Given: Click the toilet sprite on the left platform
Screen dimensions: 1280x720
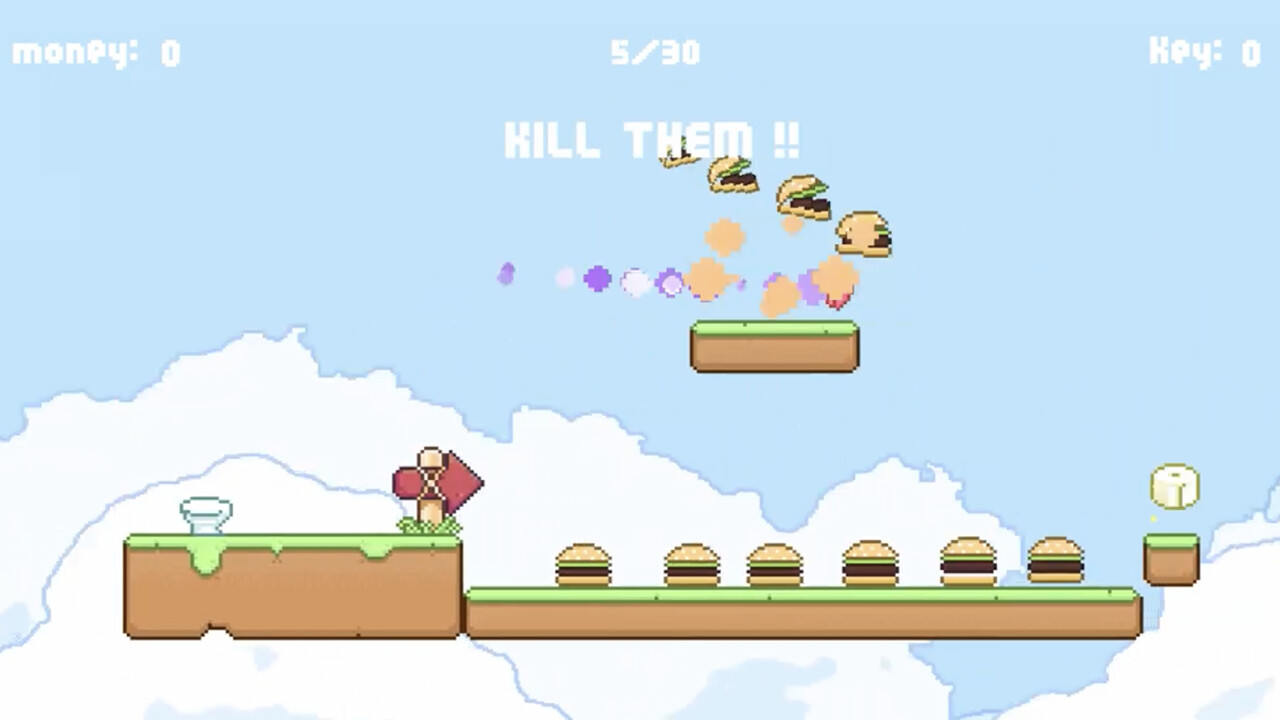Looking at the screenshot, I should (207, 512).
